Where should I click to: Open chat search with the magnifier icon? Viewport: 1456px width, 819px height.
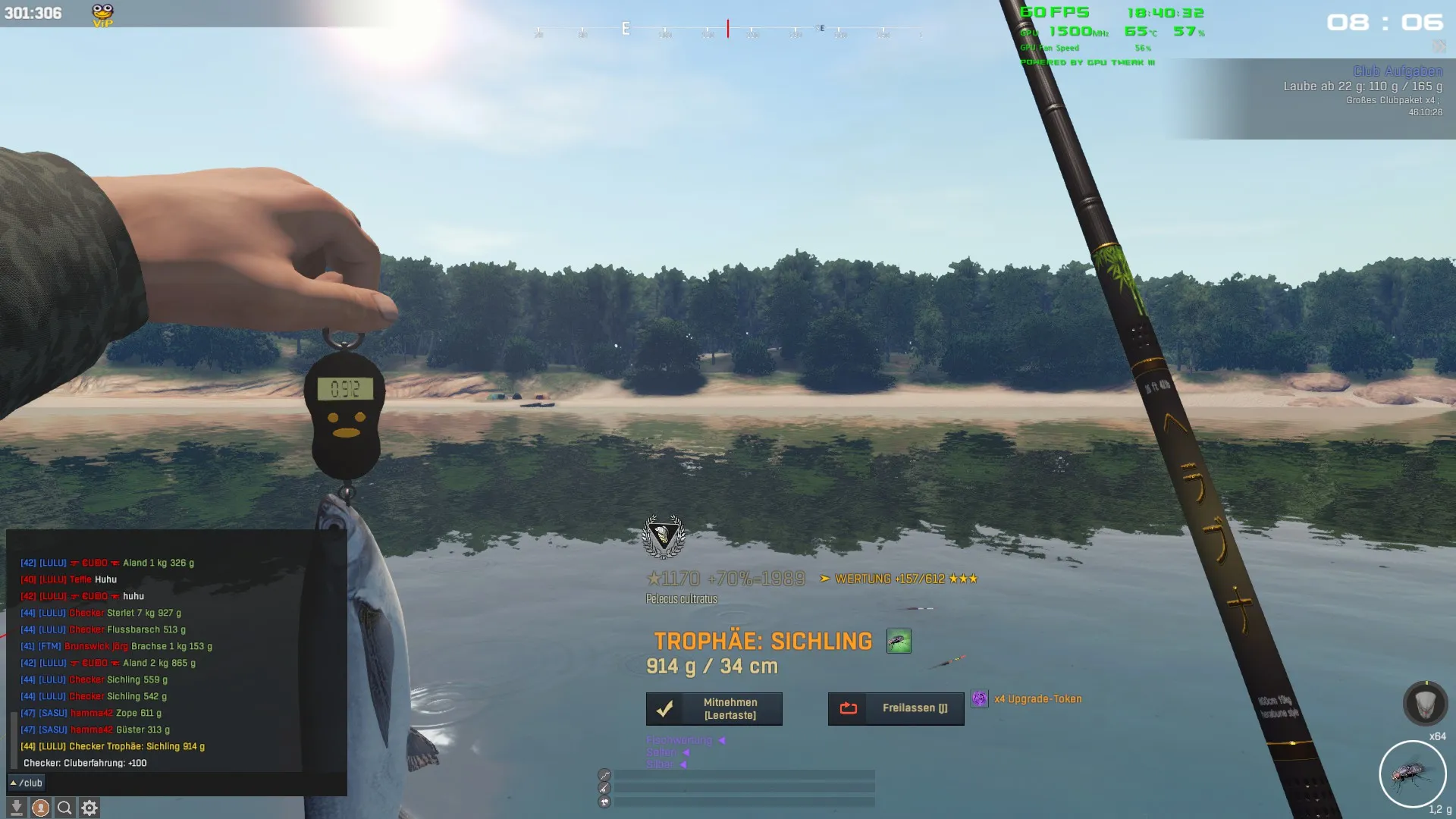pyautogui.click(x=65, y=808)
